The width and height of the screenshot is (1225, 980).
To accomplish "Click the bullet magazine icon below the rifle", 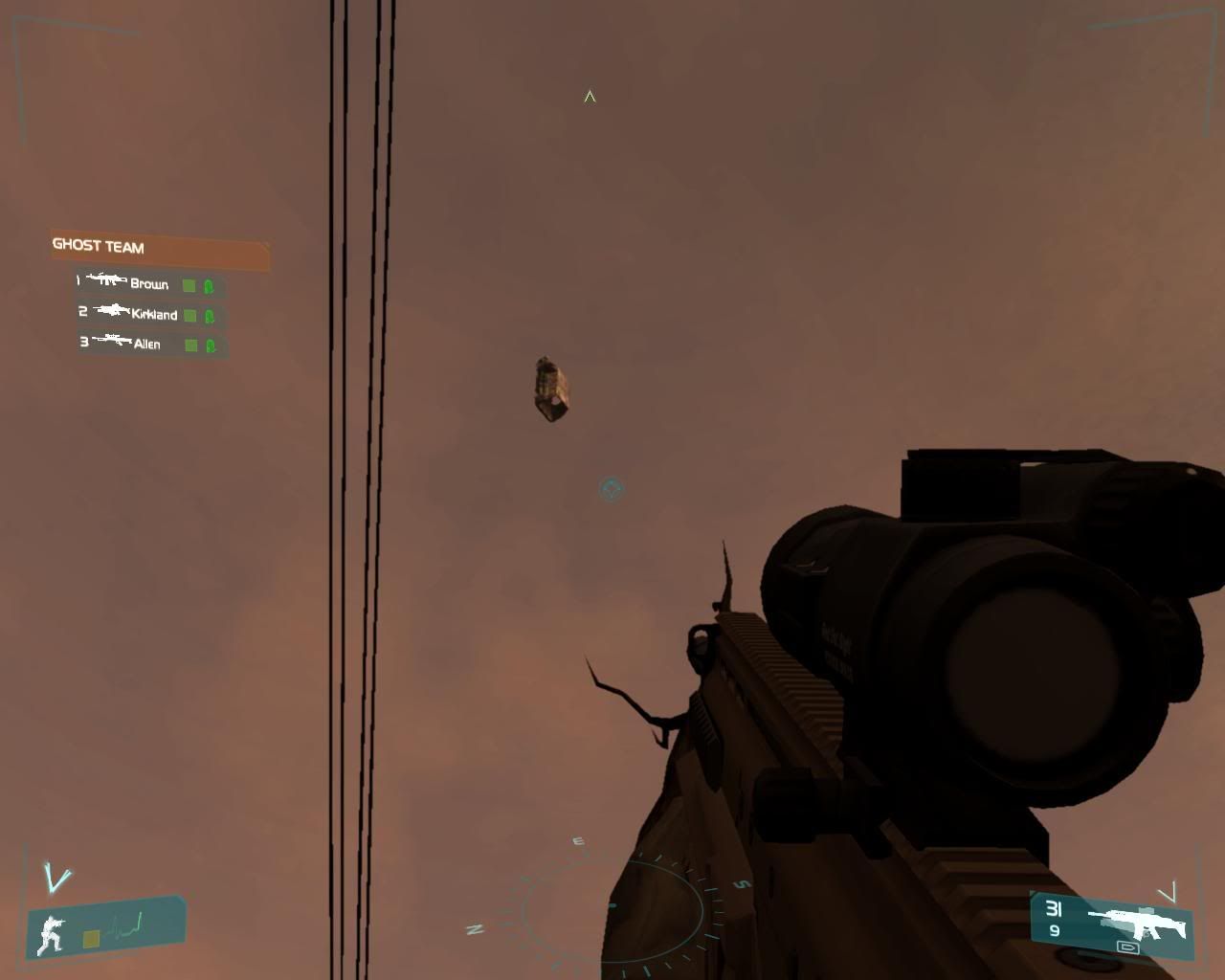I will (x=1128, y=947).
